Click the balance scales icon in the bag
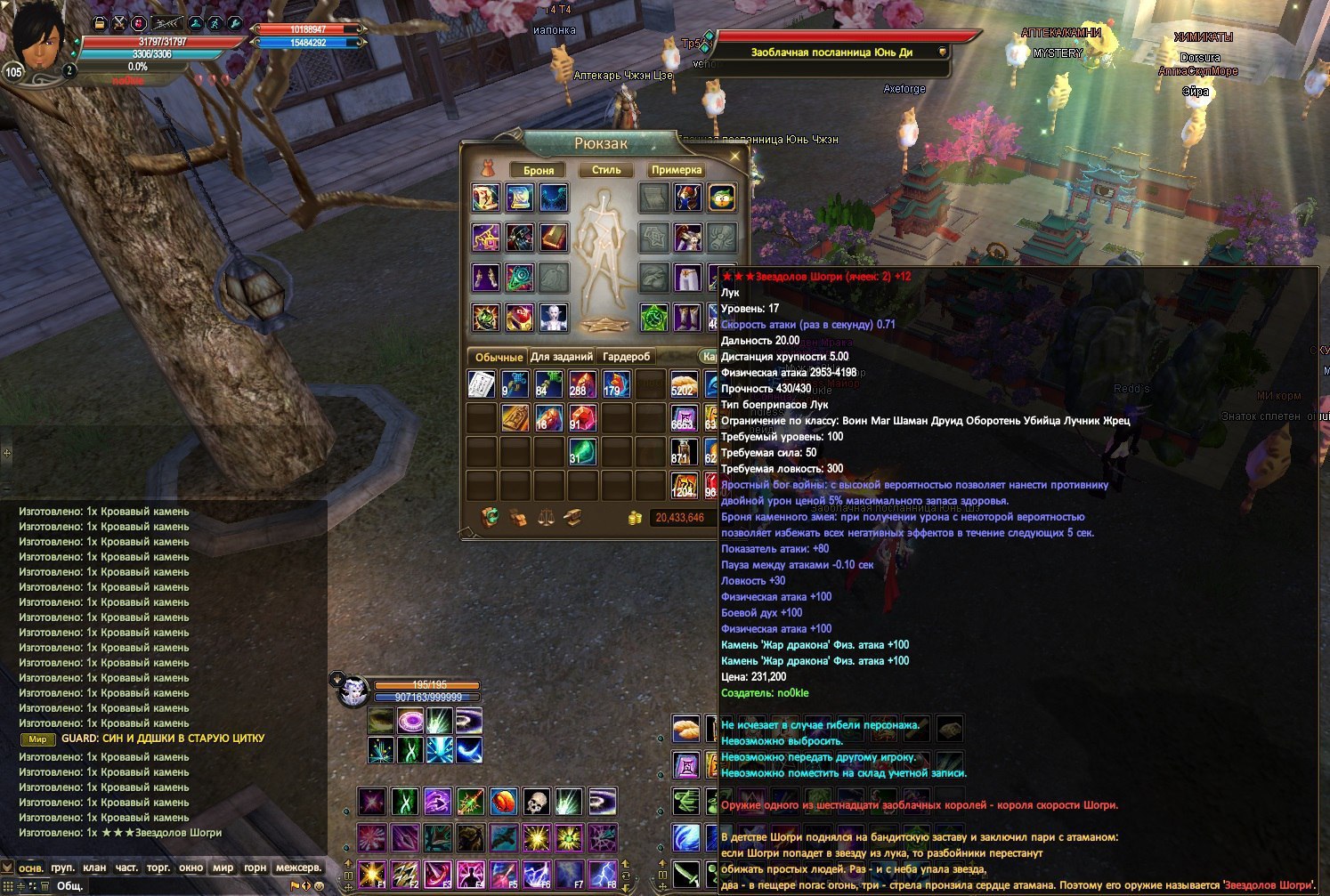Viewport: 1330px width, 896px height. [x=545, y=517]
